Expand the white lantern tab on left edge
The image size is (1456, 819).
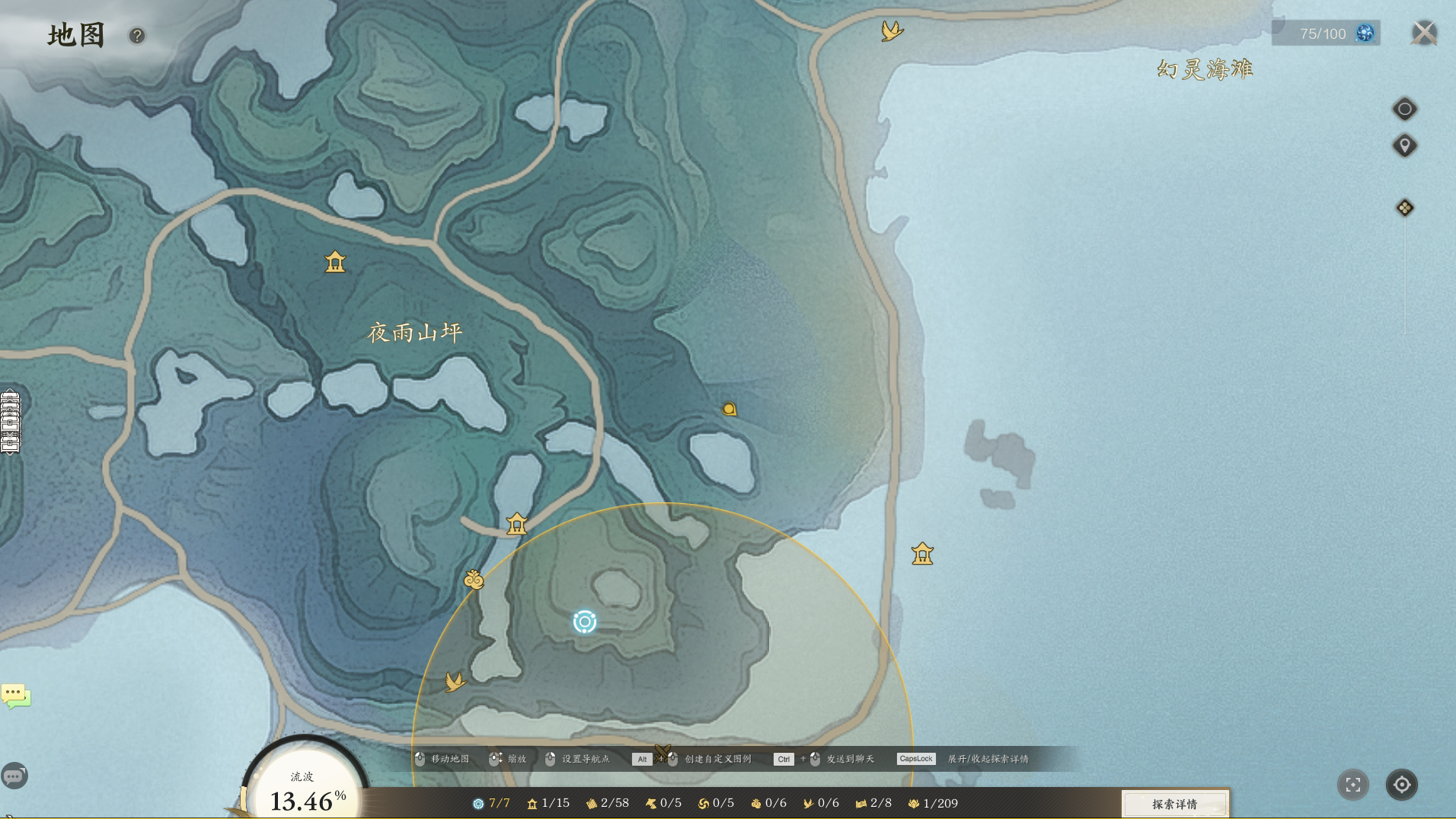coord(10,422)
